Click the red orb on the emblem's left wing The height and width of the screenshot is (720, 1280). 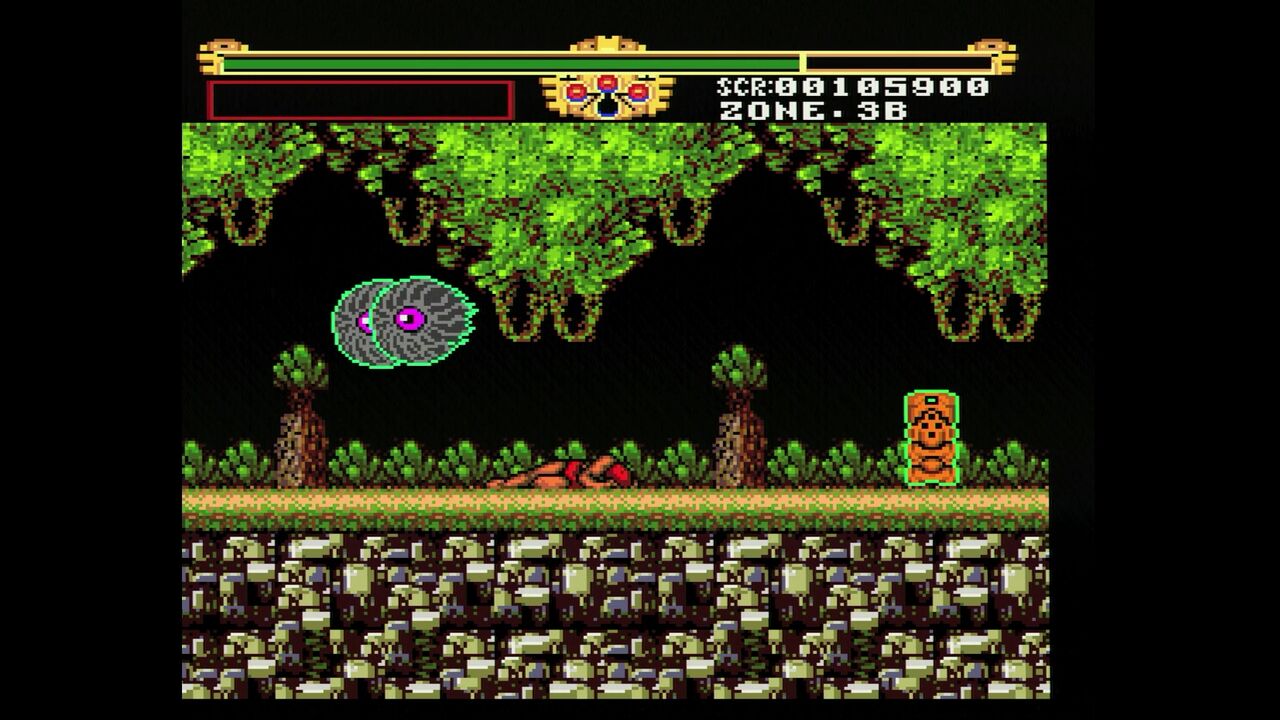[574, 92]
